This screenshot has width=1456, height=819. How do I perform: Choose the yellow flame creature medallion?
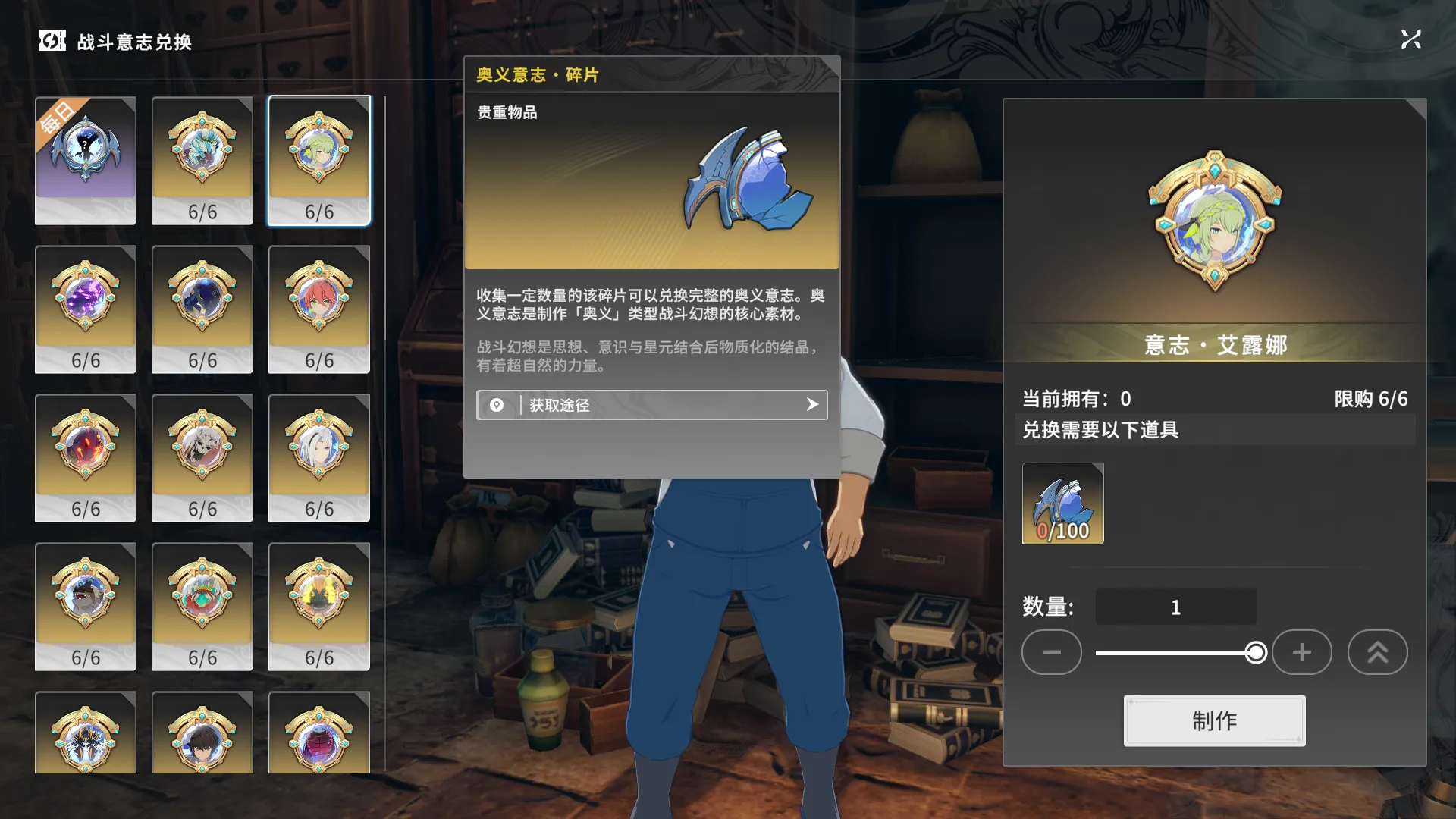319,606
